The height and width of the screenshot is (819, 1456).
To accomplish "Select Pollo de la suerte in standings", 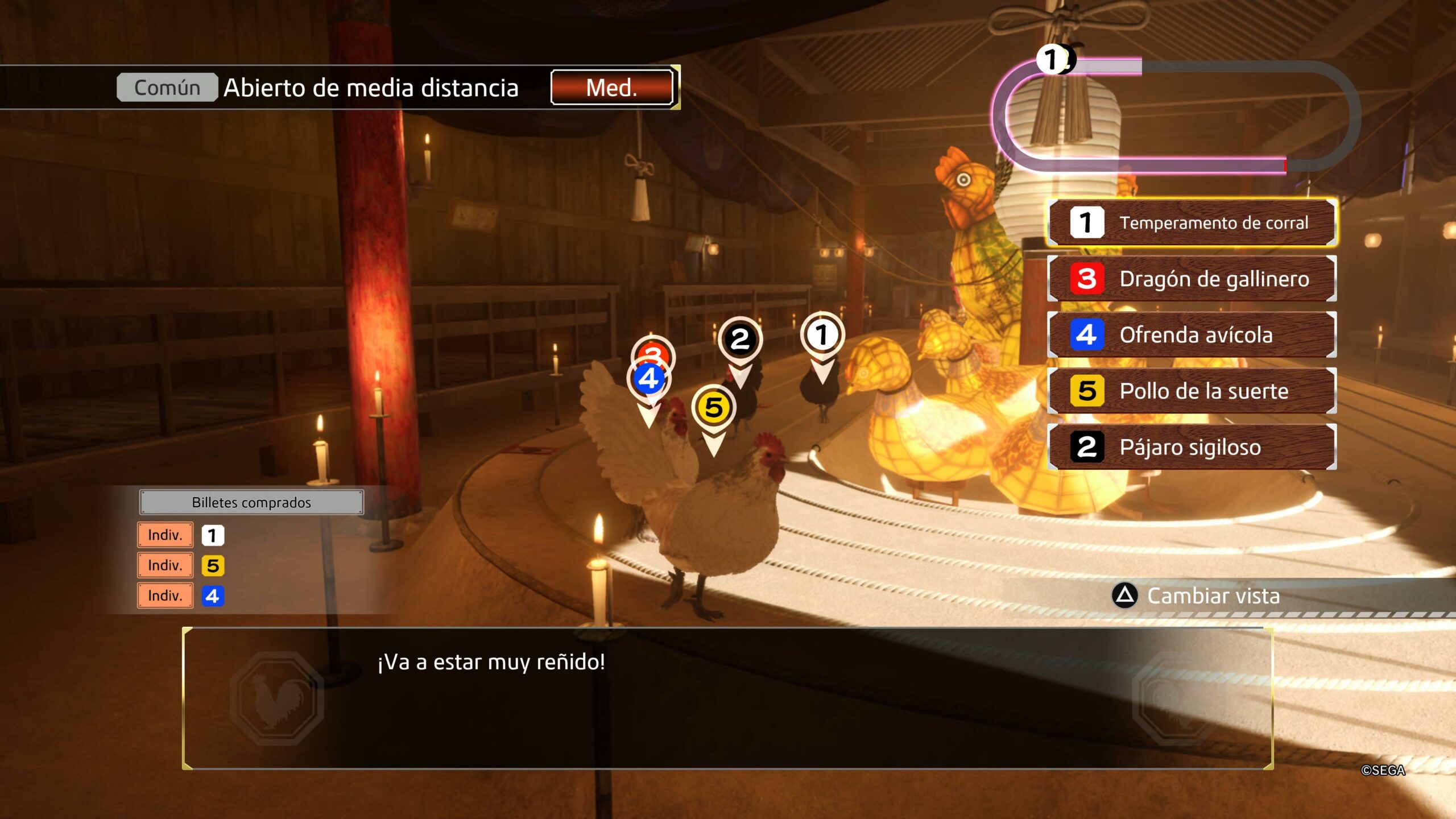I will 1192,391.
